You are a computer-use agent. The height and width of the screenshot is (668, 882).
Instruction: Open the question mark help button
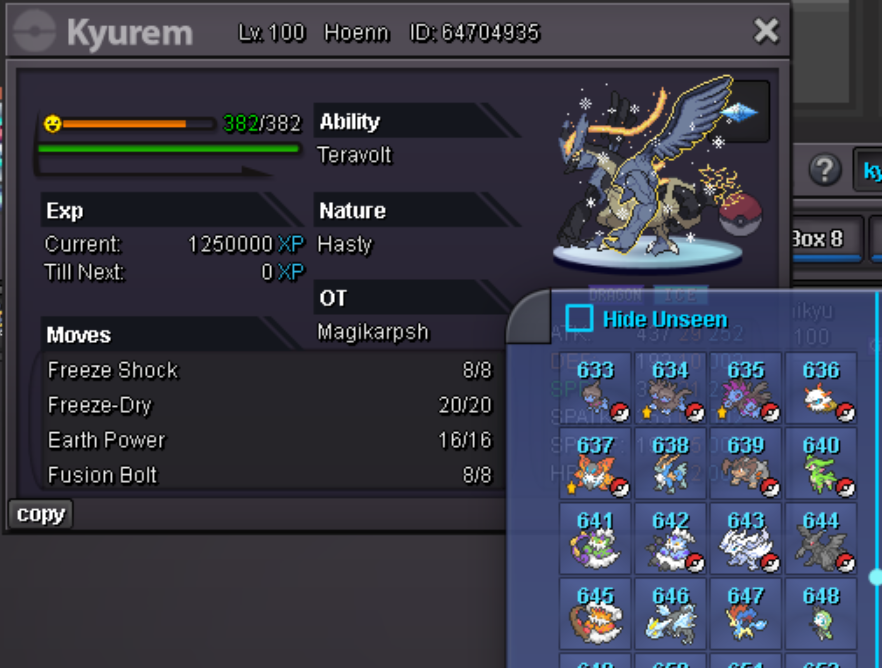click(824, 169)
